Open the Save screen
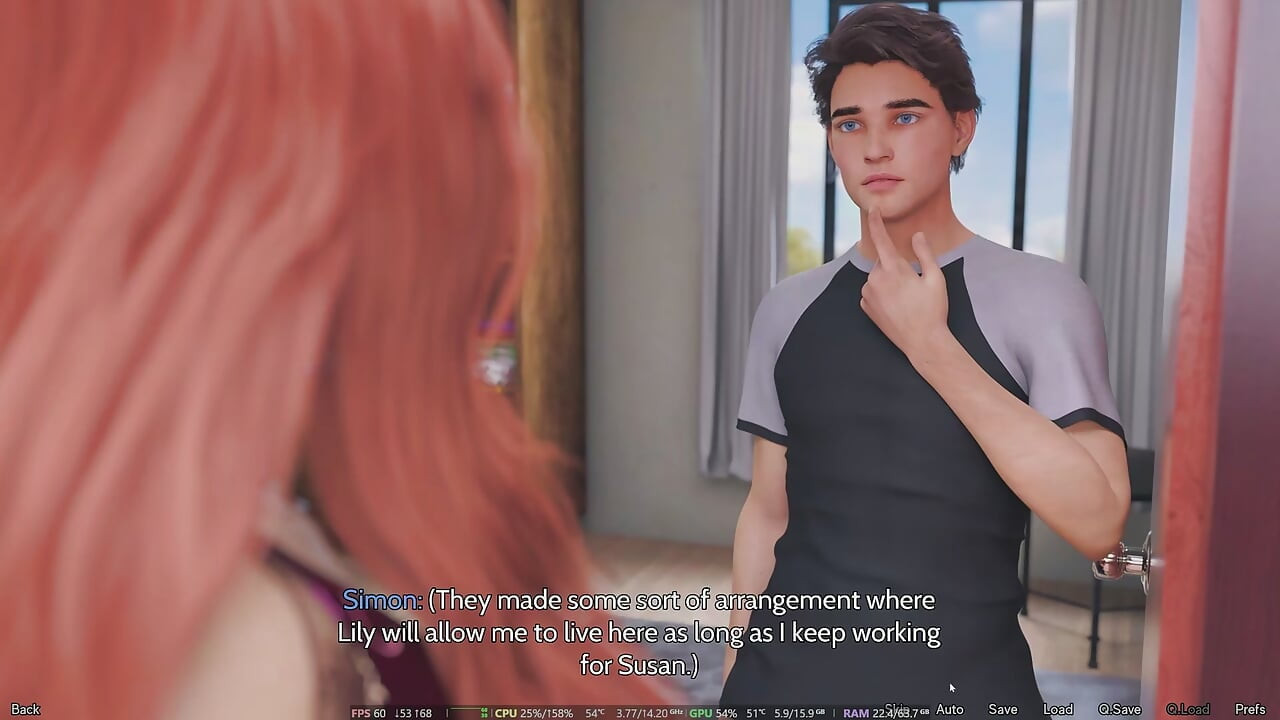The width and height of the screenshot is (1280, 720). 1002,708
